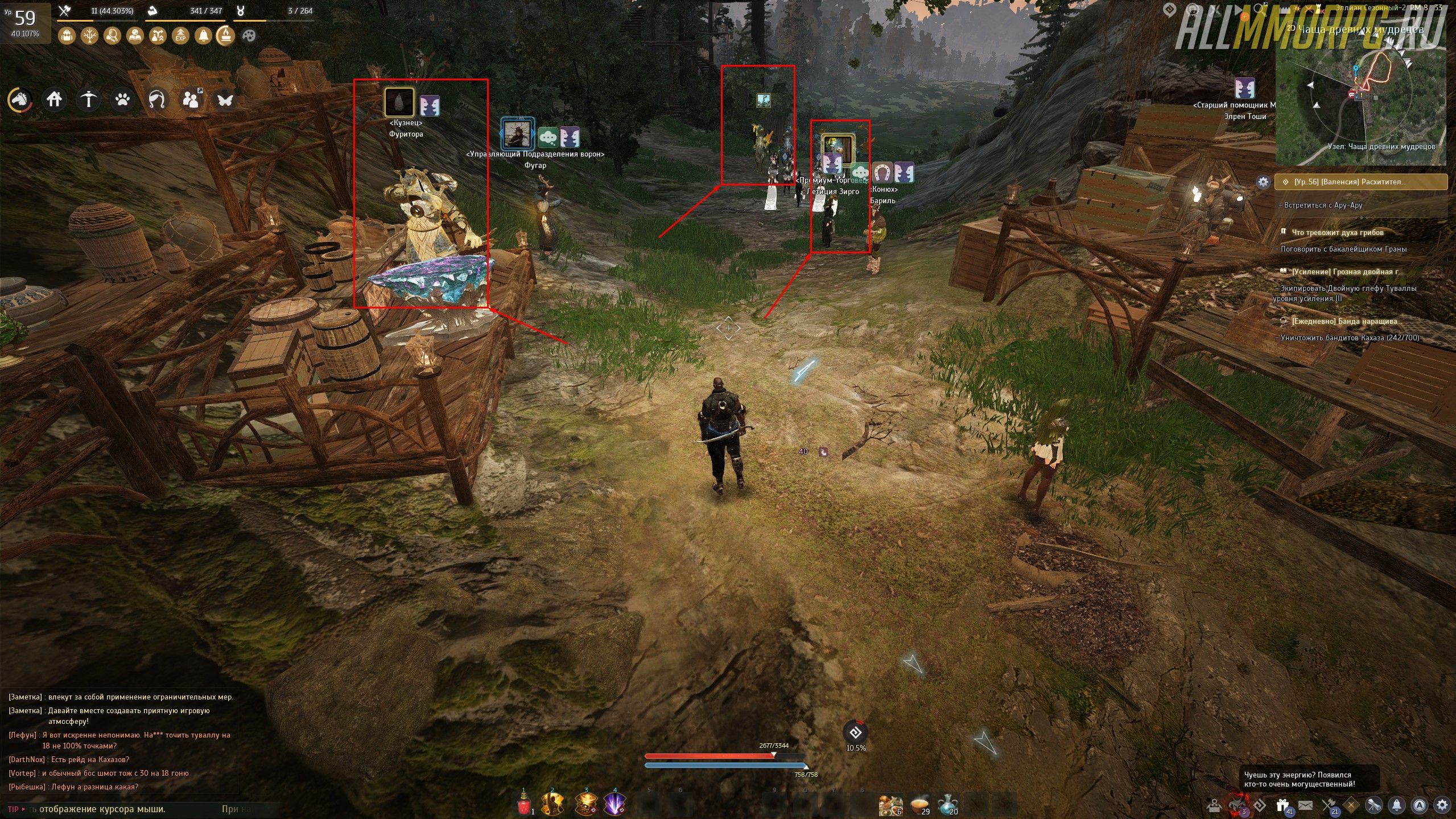Use the blue flask elixir slot
The width and height of the screenshot is (1456, 819).
(946, 805)
